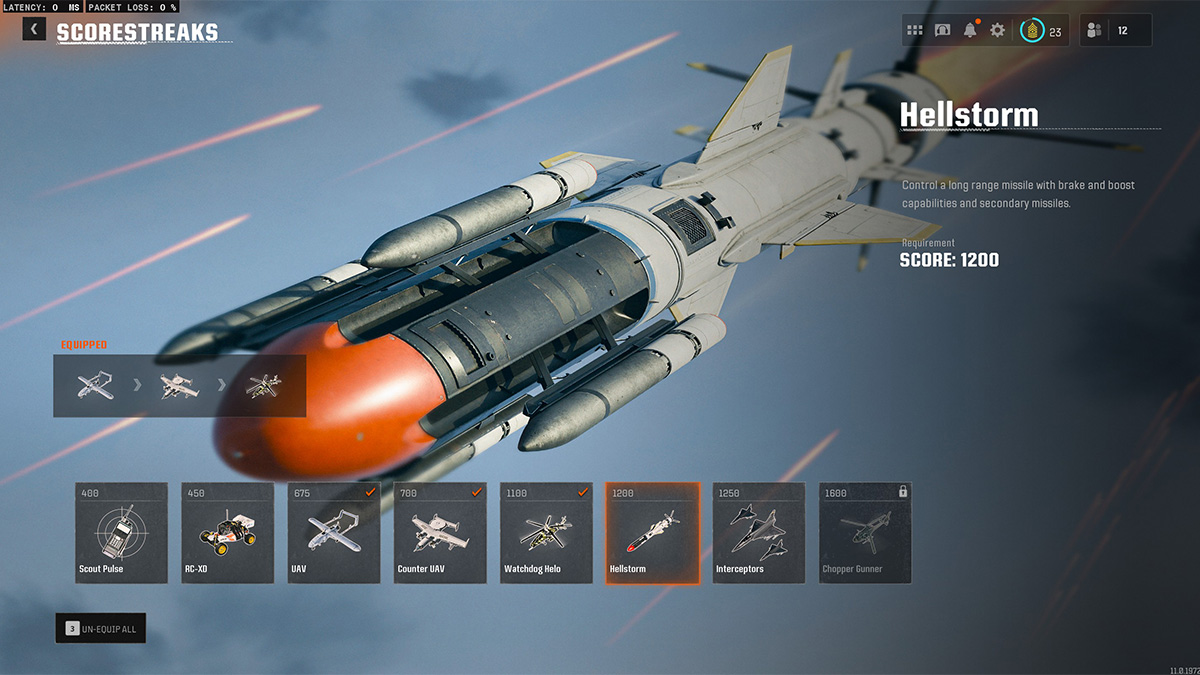The height and width of the screenshot is (675, 1200).
Task: Click the Hellstorm scorestreak tile
Action: click(x=653, y=533)
